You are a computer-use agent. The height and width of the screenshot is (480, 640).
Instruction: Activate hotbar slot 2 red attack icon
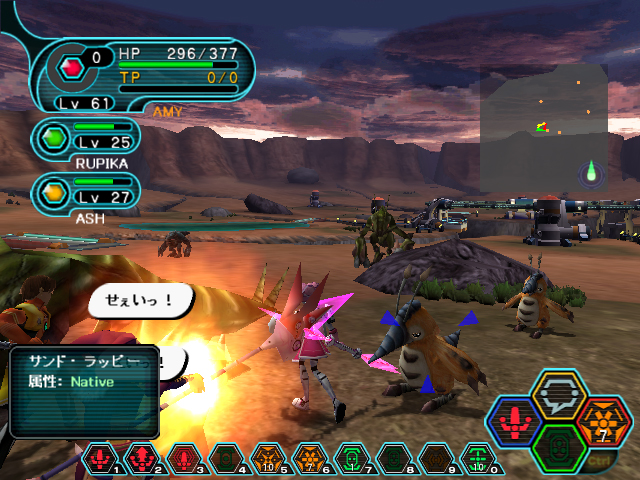138,459
